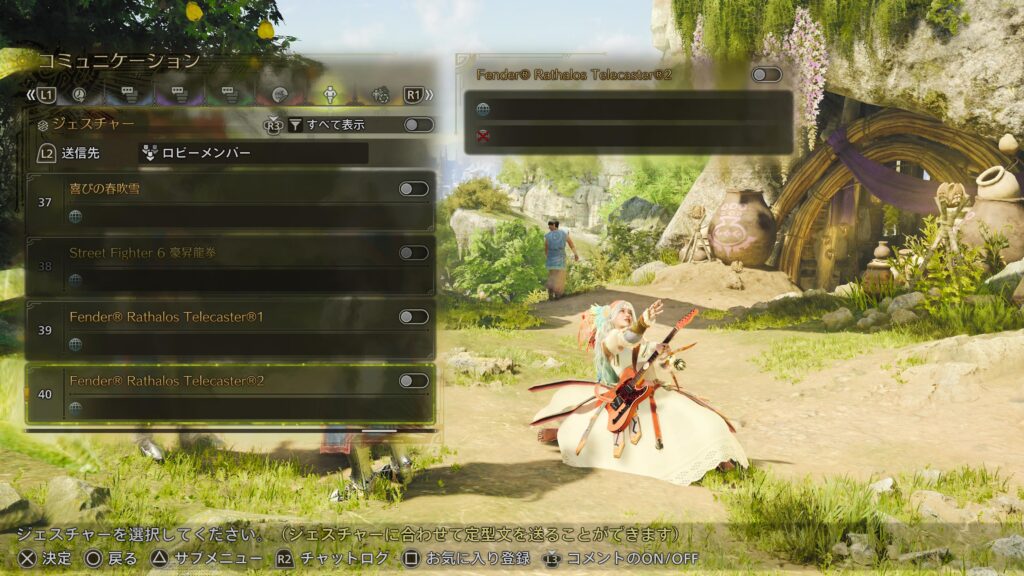This screenshot has height=576, width=1024.
Task: Switch to the clock history tab
Action: [x=79, y=95]
